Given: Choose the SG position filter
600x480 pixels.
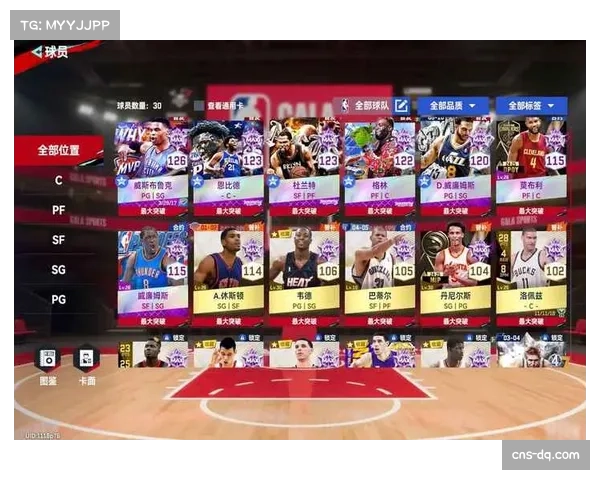Looking at the screenshot, I should click(x=58, y=270).
